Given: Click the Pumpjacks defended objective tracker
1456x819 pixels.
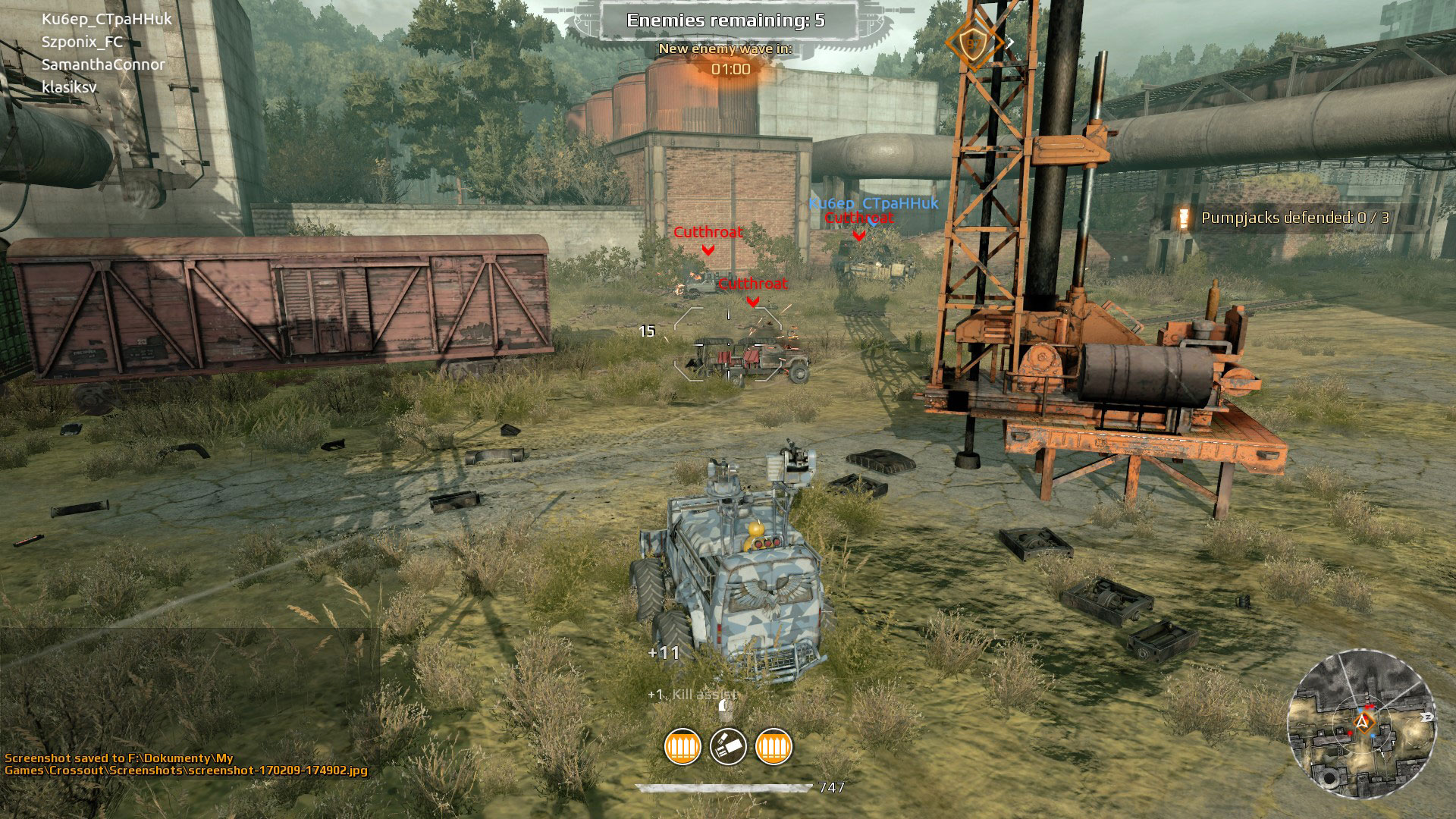Looking at the screenshot, I should click(x=1294, y=218).
